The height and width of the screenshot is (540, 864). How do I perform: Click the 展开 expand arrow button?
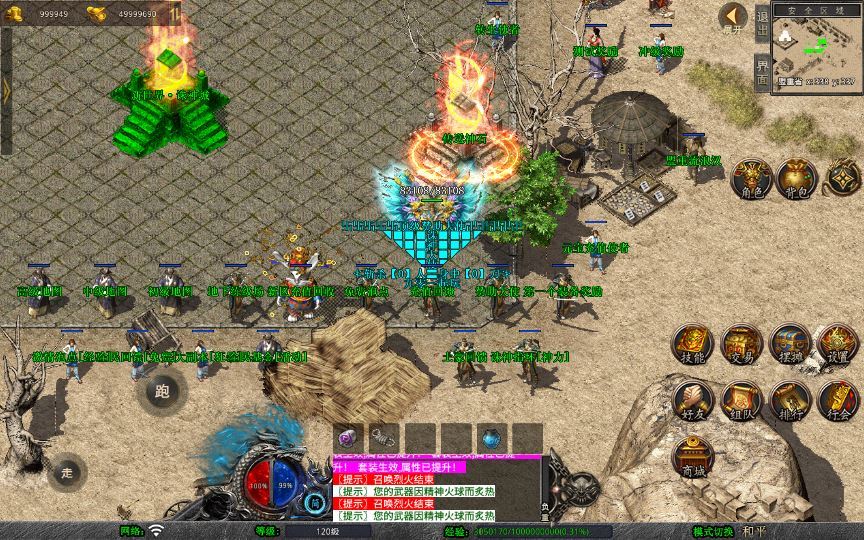(x=734, y=17)
